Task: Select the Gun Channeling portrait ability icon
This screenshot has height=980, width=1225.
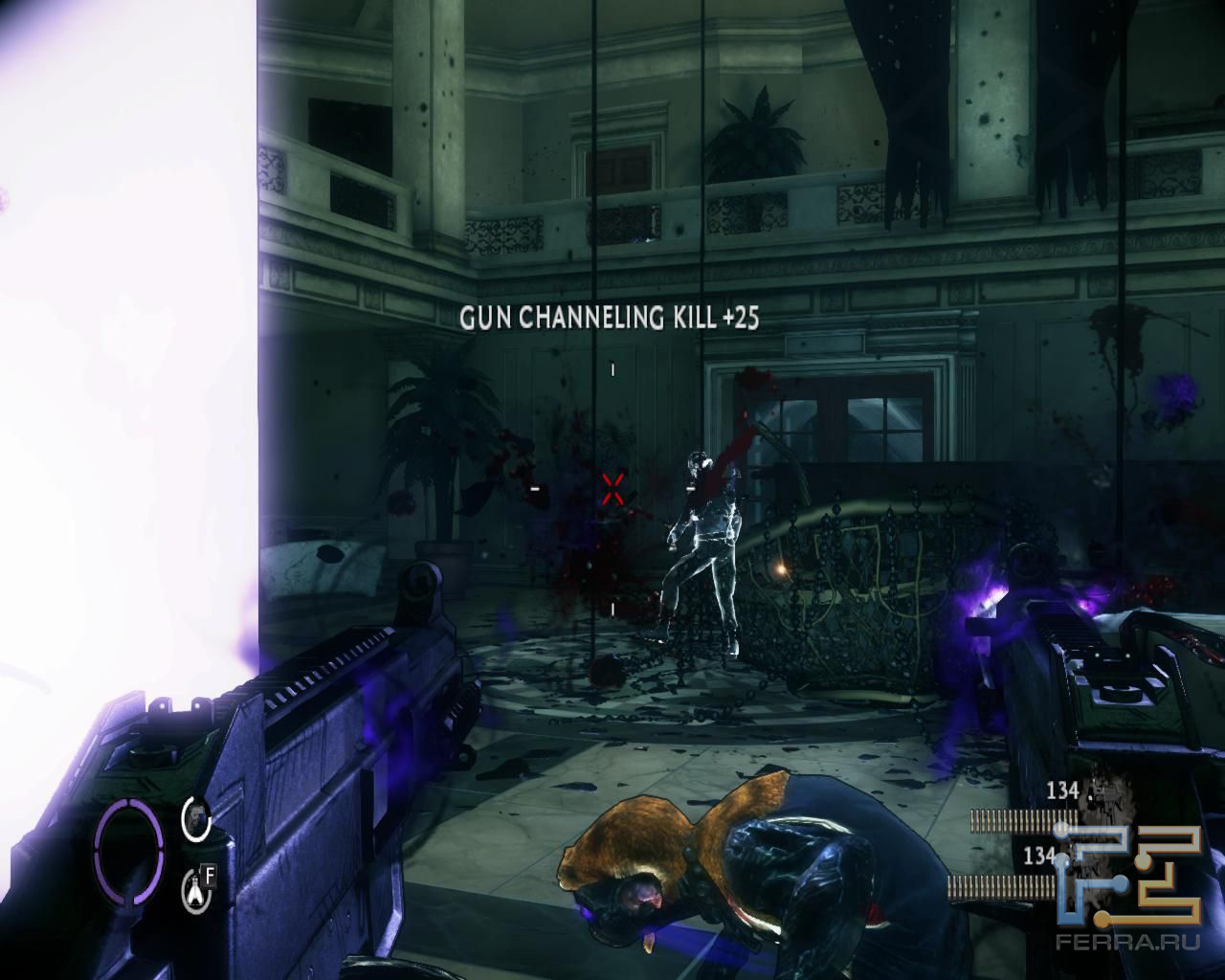Action: tap(196, 819)
